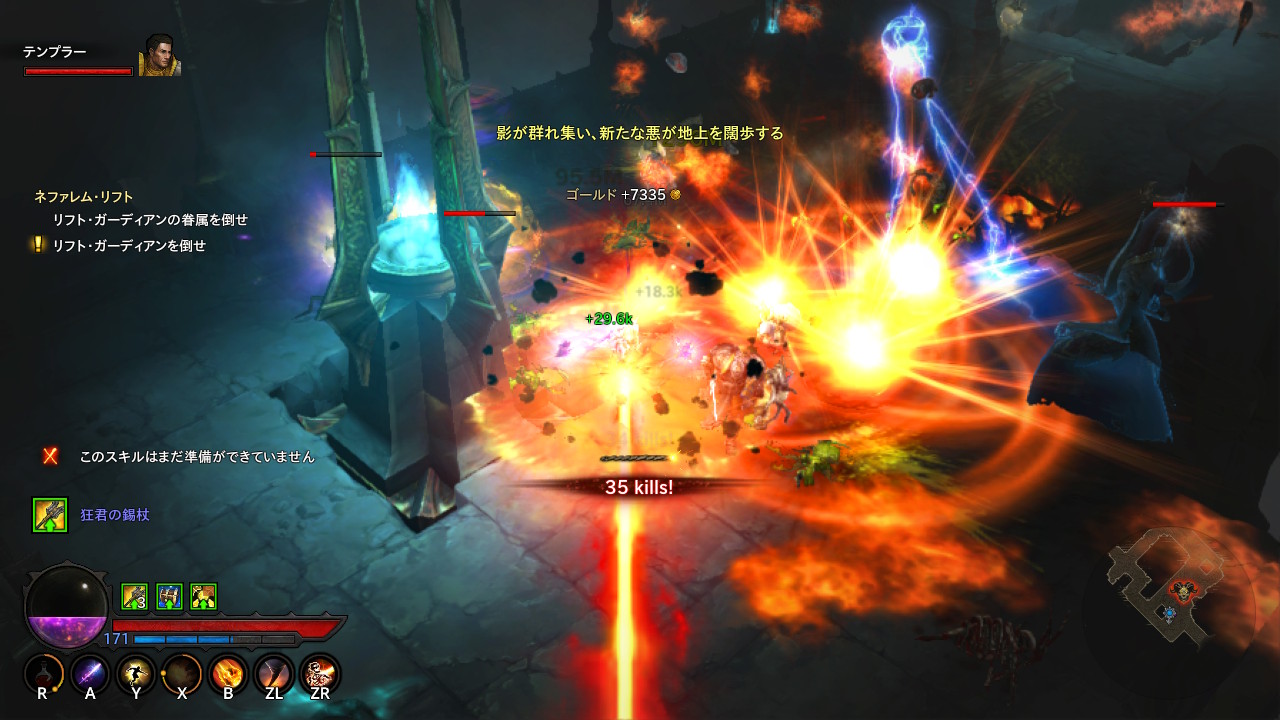Inspect the gold pile buff icon

tap(203, 597)
